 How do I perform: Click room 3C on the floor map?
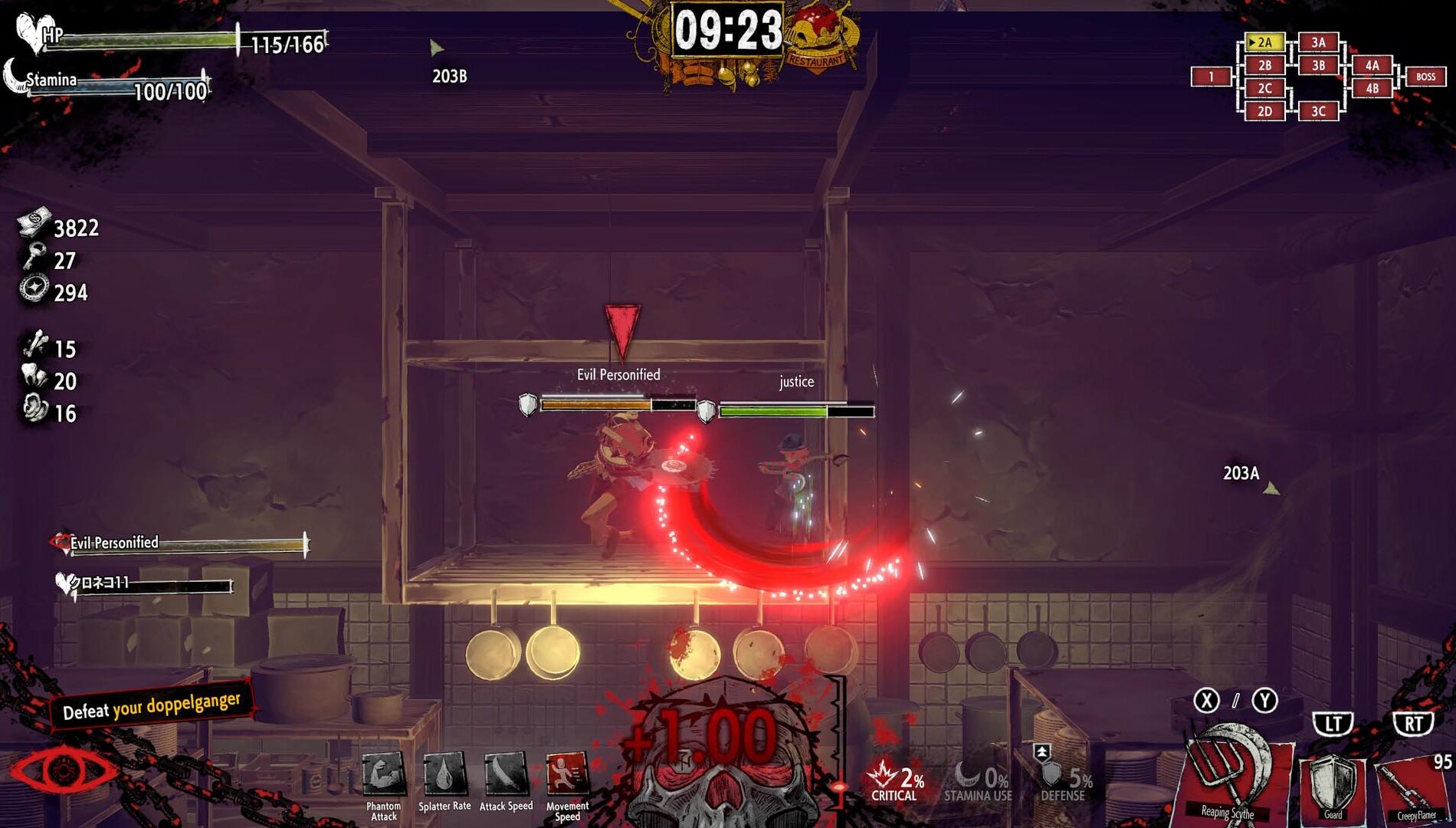(x=1318, y=111)
